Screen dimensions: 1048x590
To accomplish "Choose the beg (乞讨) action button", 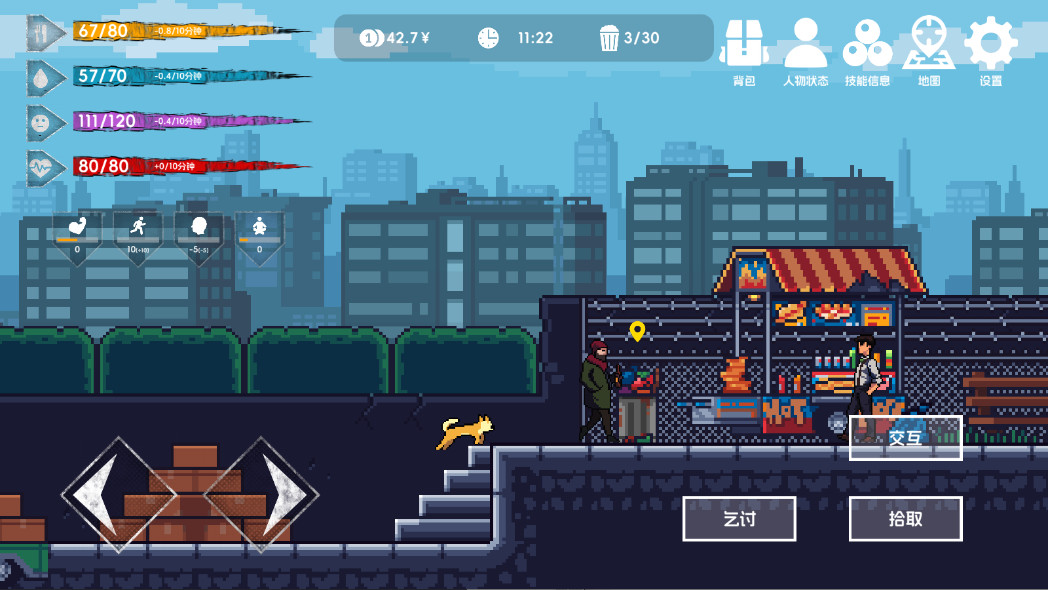I will [739, 519].
